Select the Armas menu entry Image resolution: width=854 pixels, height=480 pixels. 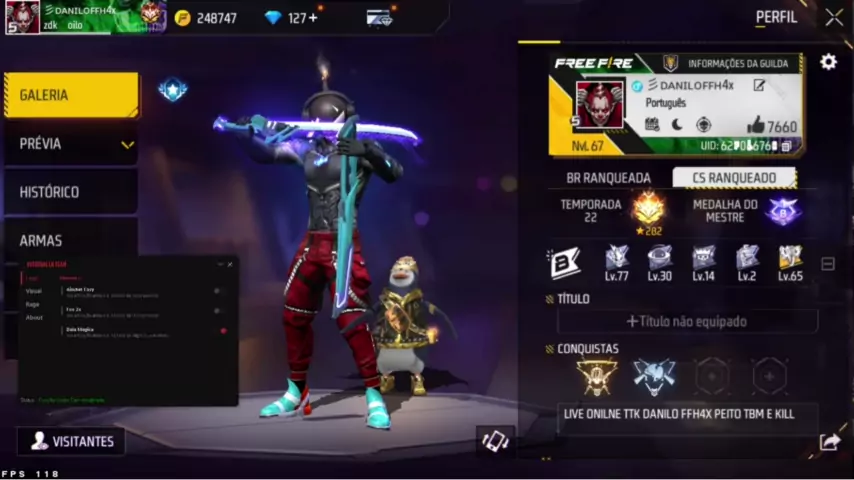[70, 240]
